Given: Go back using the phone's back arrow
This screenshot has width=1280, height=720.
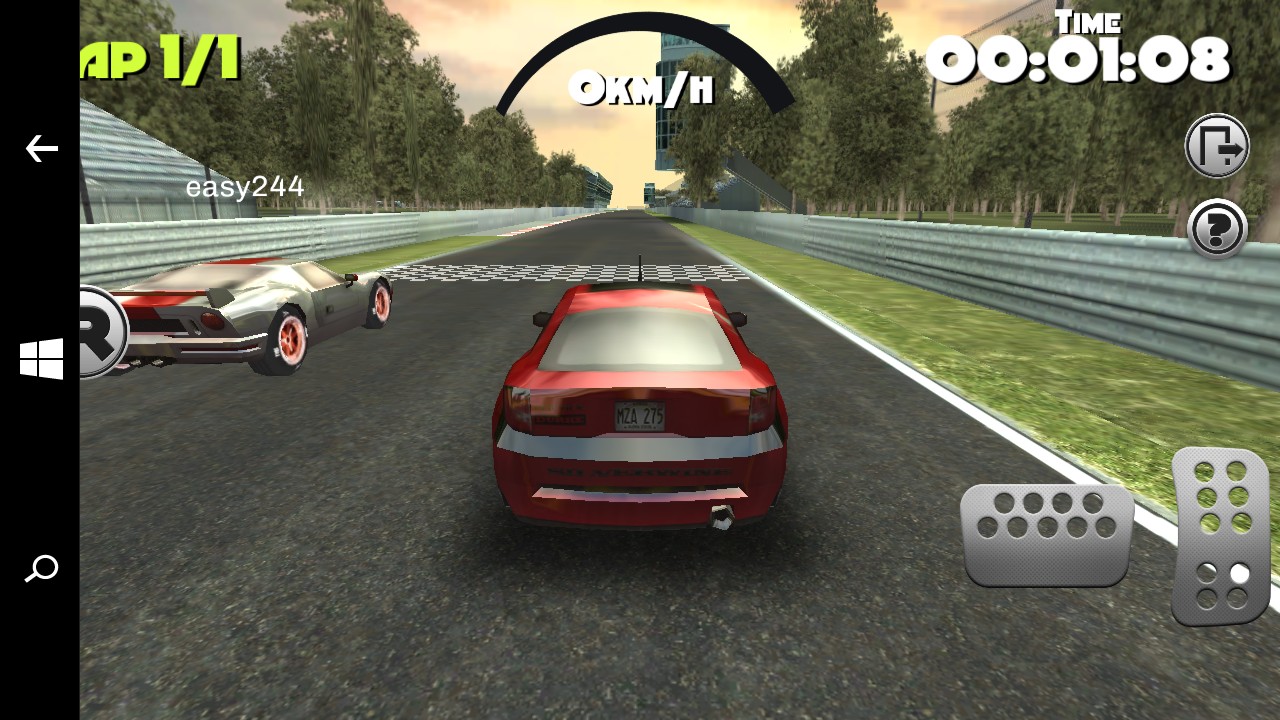Looking at the screenshot, I should pyautogui.click(x=41, y=149).
